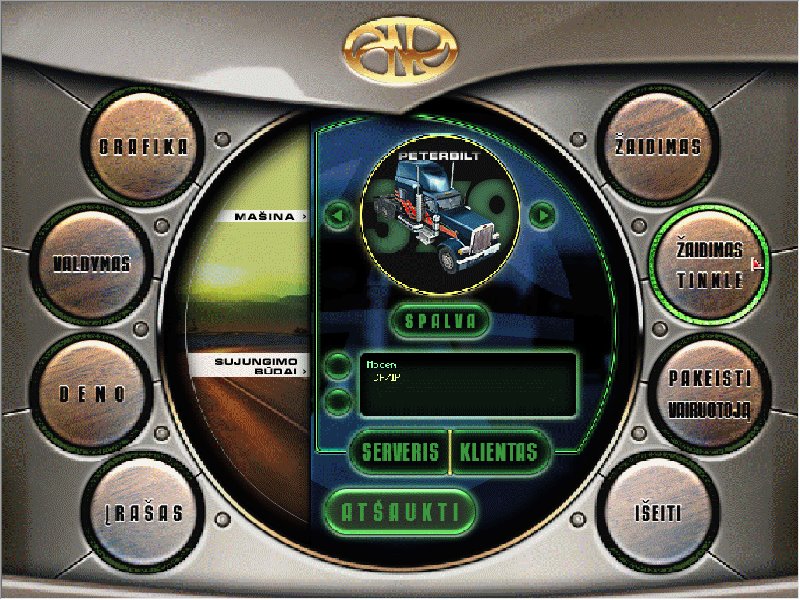Open Pakeisti Vairuotoją driver change
This screenshot has width=800, height=600.
pos(708,393)
